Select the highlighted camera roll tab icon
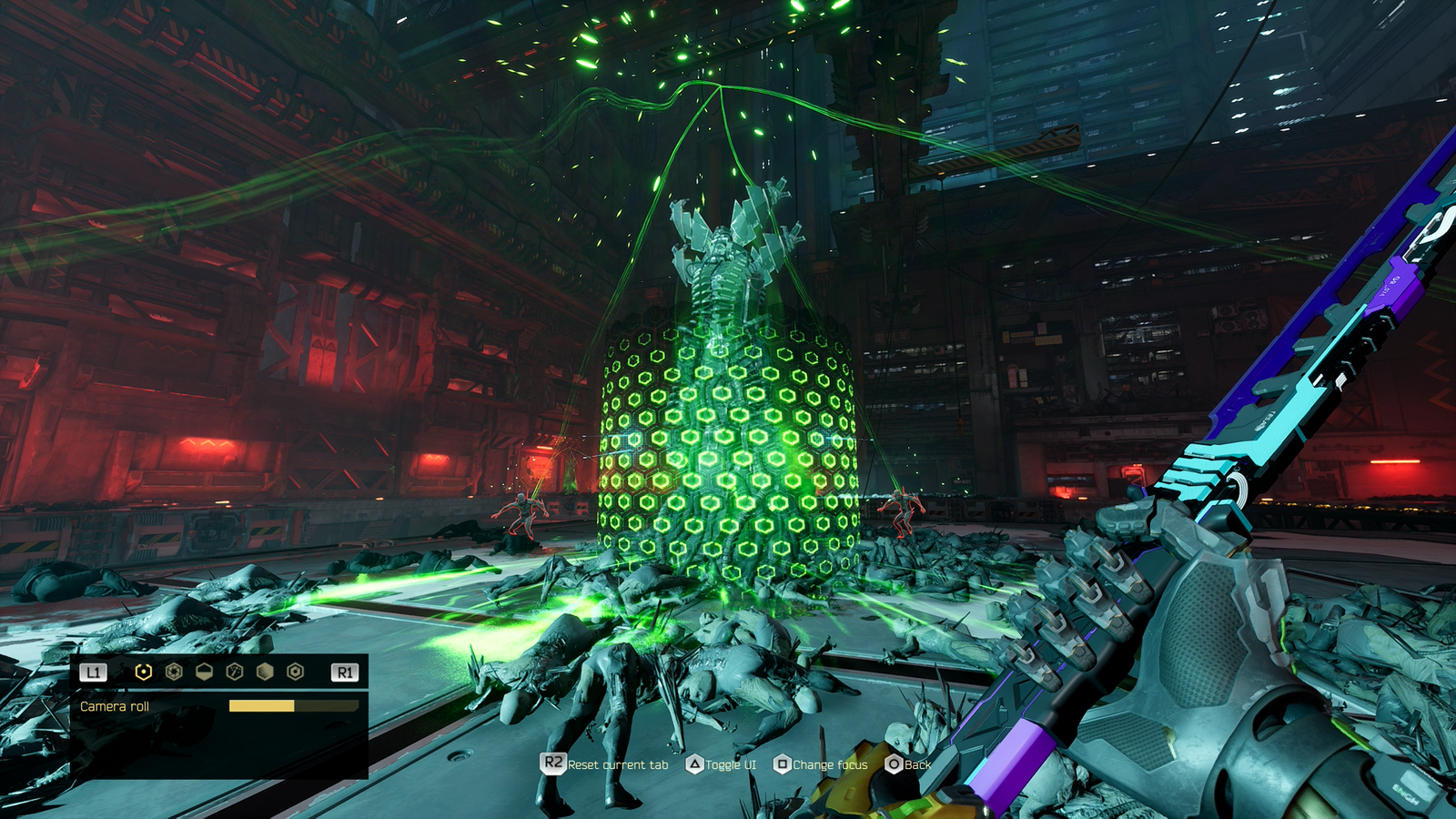Screen dimensions: 1456x819 click(144, 672)
